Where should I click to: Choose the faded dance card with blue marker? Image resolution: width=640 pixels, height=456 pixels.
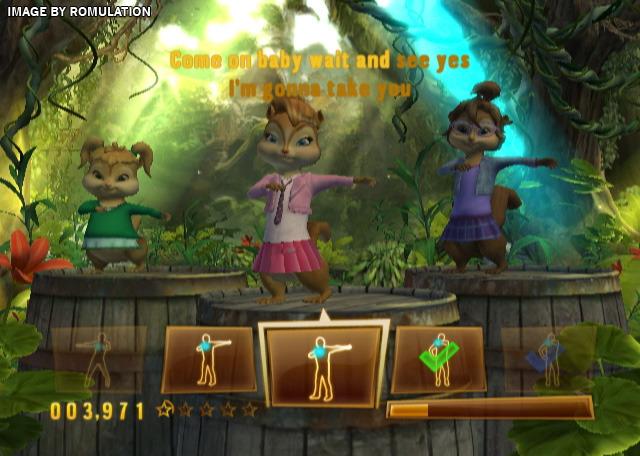pyautogui.click(x=545, y=357)
